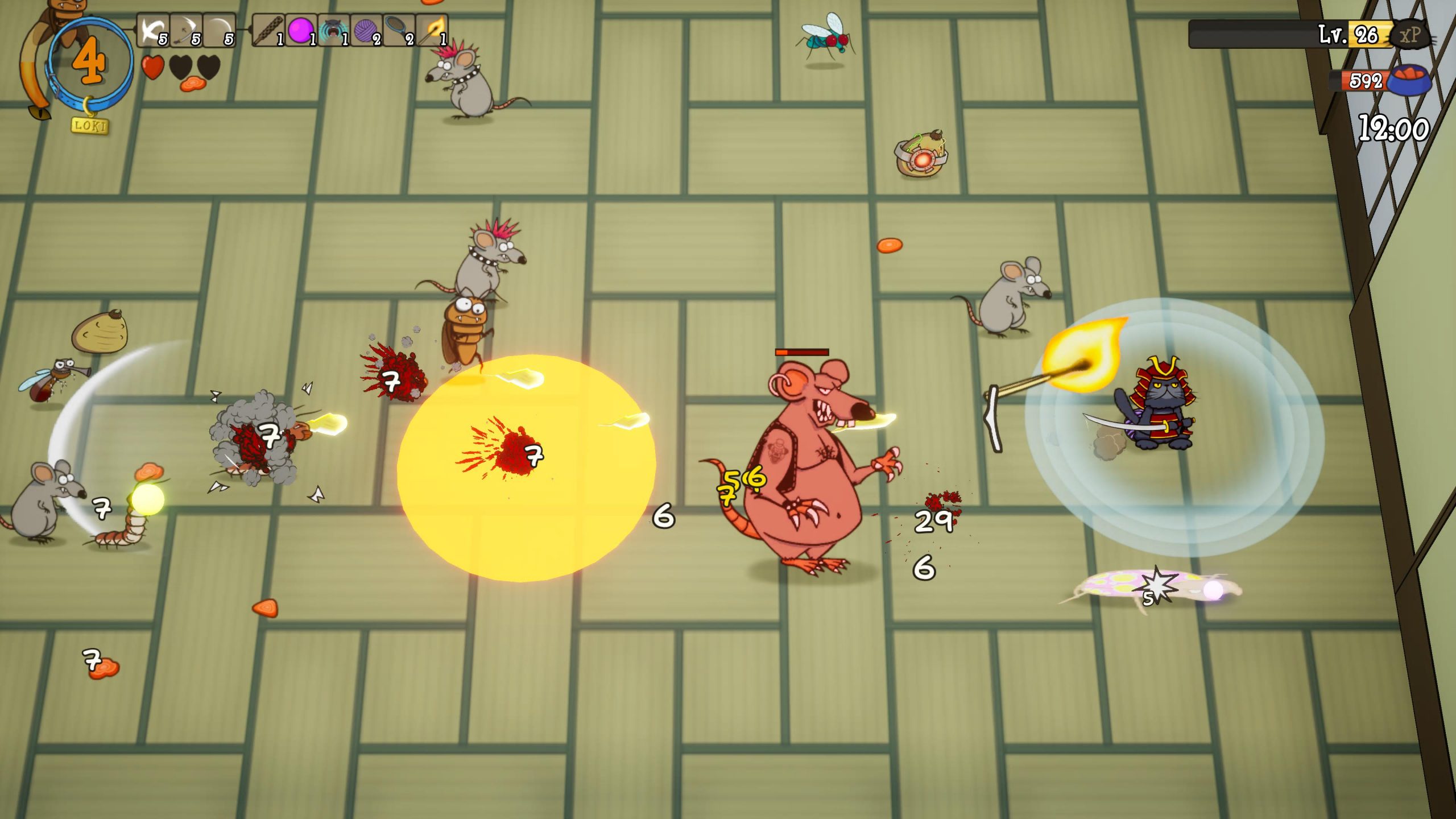Image resolution: width=1456 pixels, height=819 pixels.
Task: Select the spiked club item slot
Action: click(267, 30)
